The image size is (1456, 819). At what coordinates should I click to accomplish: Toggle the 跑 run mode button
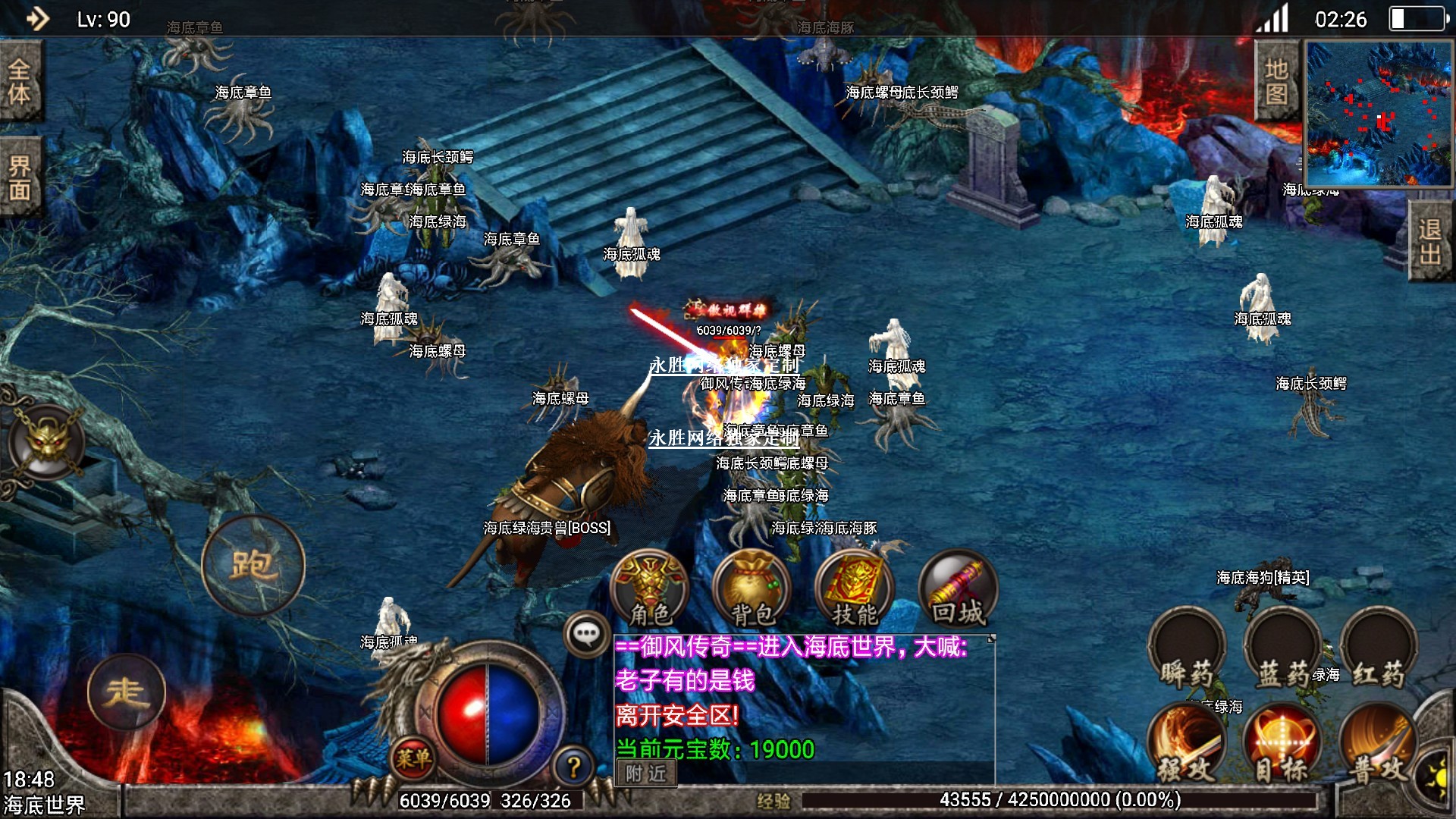click(x=253, y=564)
